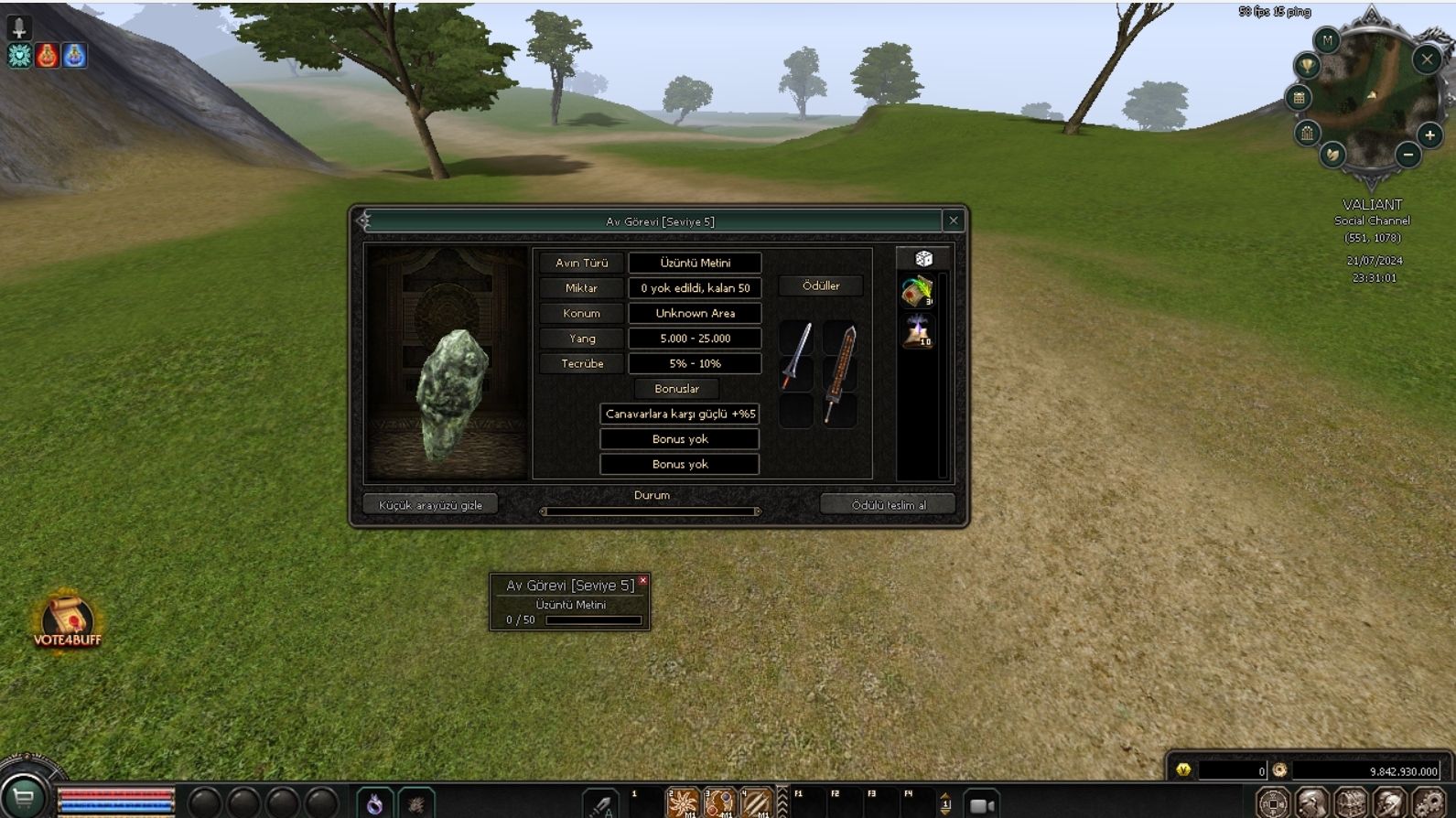
Task: Open the settings gears icon
Action: [x=1429, y=803]
